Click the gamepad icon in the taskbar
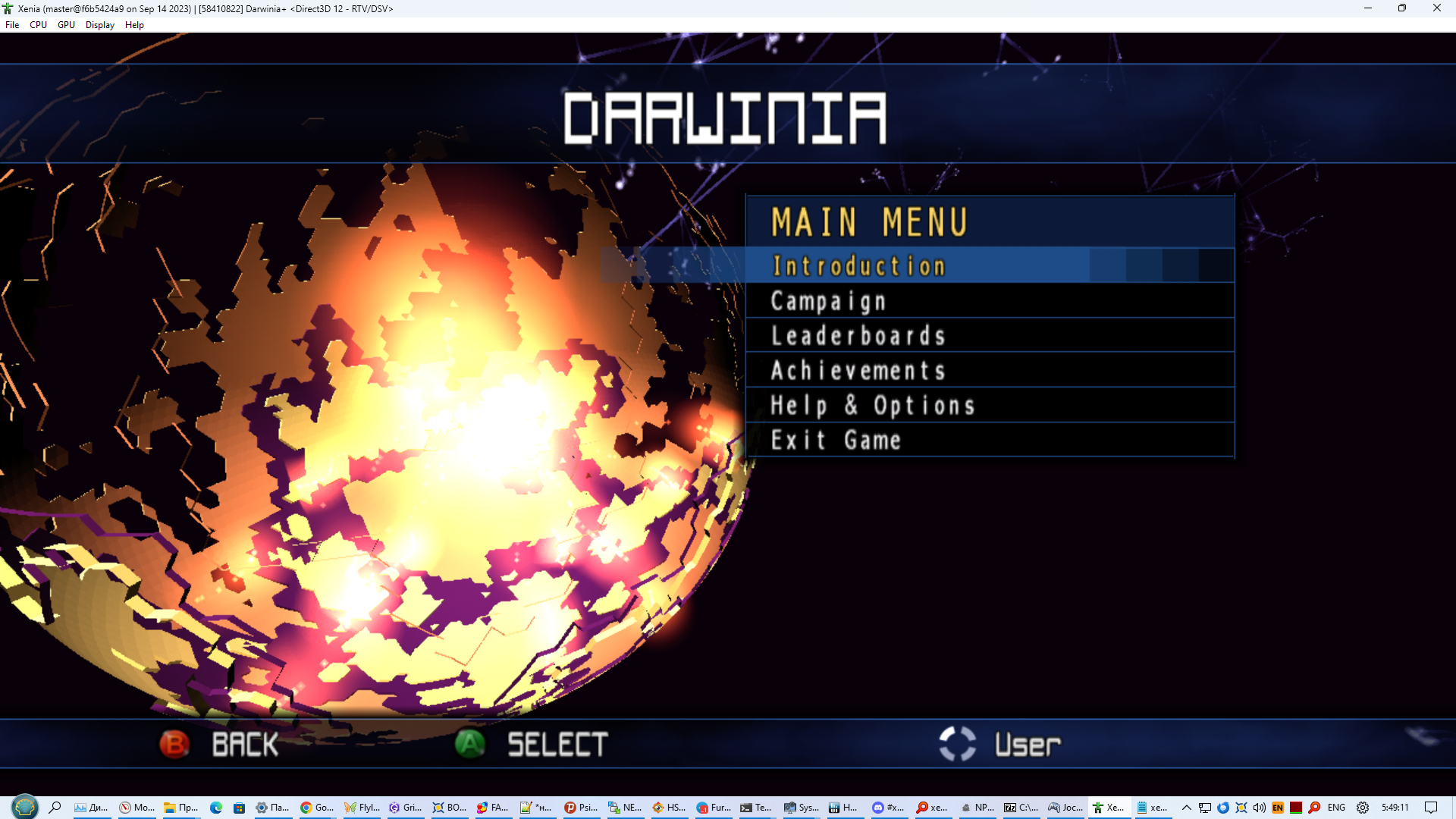Viewport: 1456px width, 819px height. pos(1055,807)
